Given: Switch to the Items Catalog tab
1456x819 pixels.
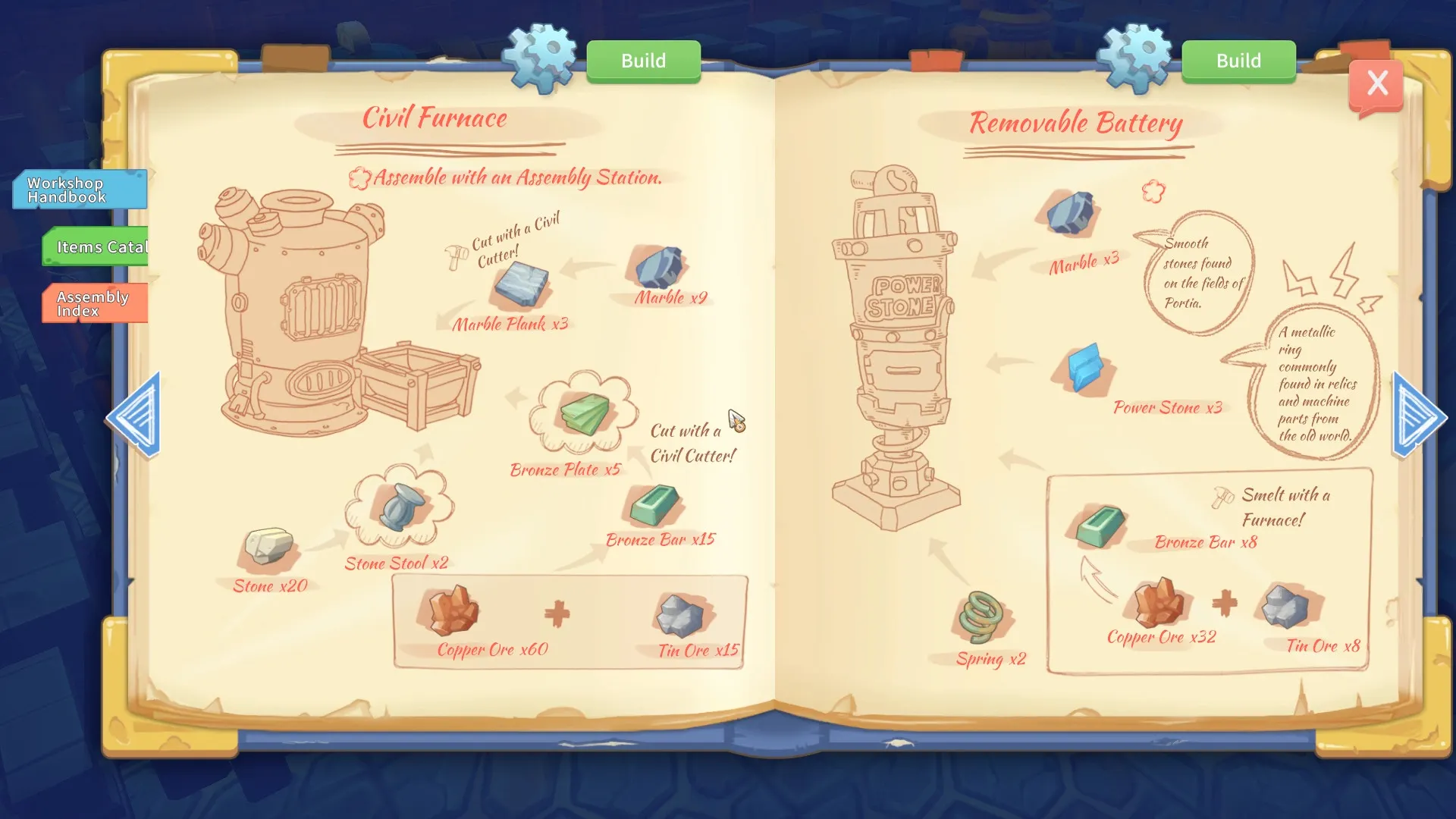Looking at the screenshot, I should pos(96,246).
